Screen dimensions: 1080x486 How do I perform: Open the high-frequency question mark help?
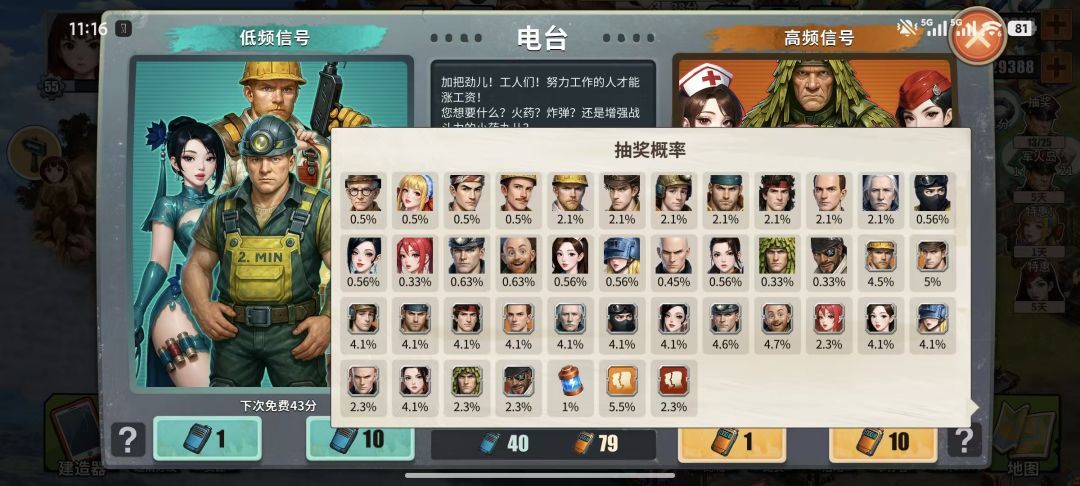(963, 439)
